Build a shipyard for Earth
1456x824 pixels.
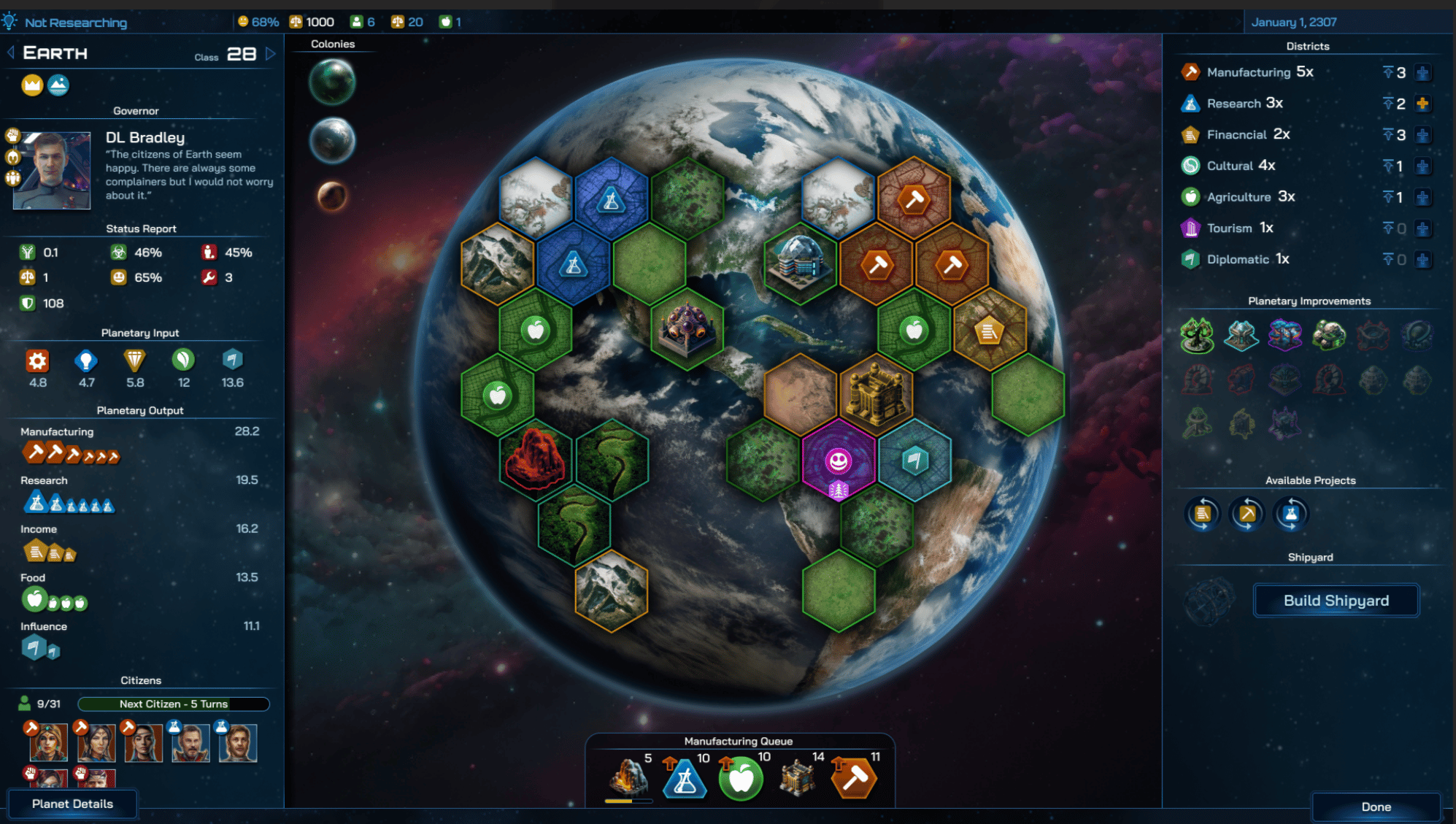1336,601
